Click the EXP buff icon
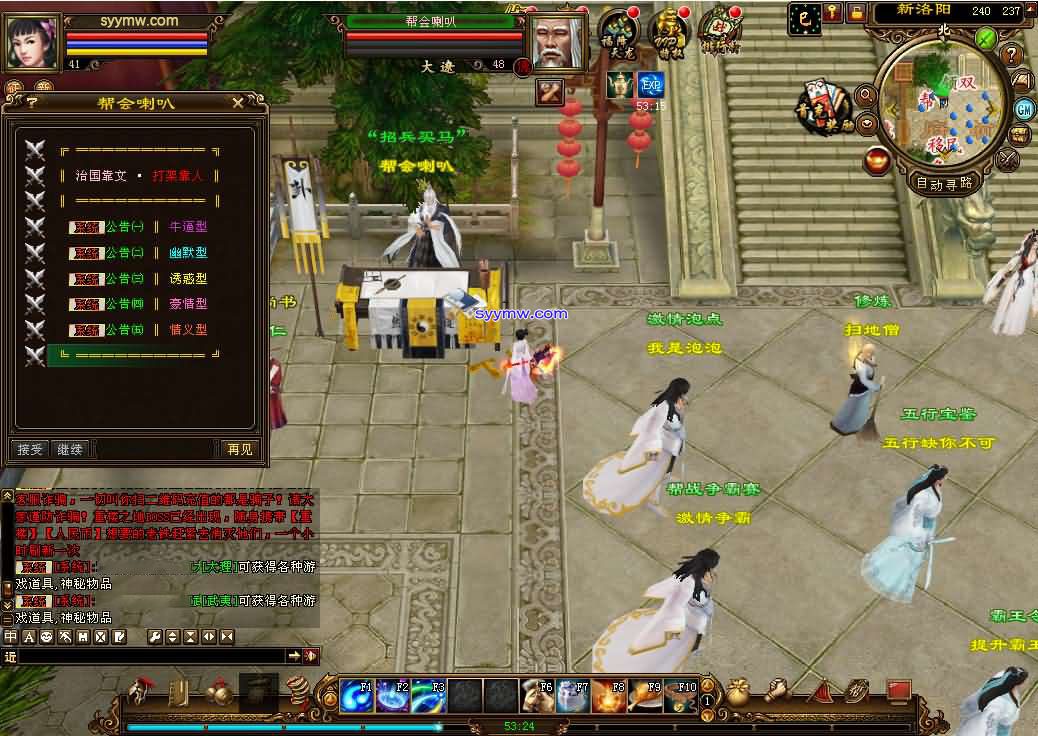This screenshot has height=736, width=1038. [651, 84]
